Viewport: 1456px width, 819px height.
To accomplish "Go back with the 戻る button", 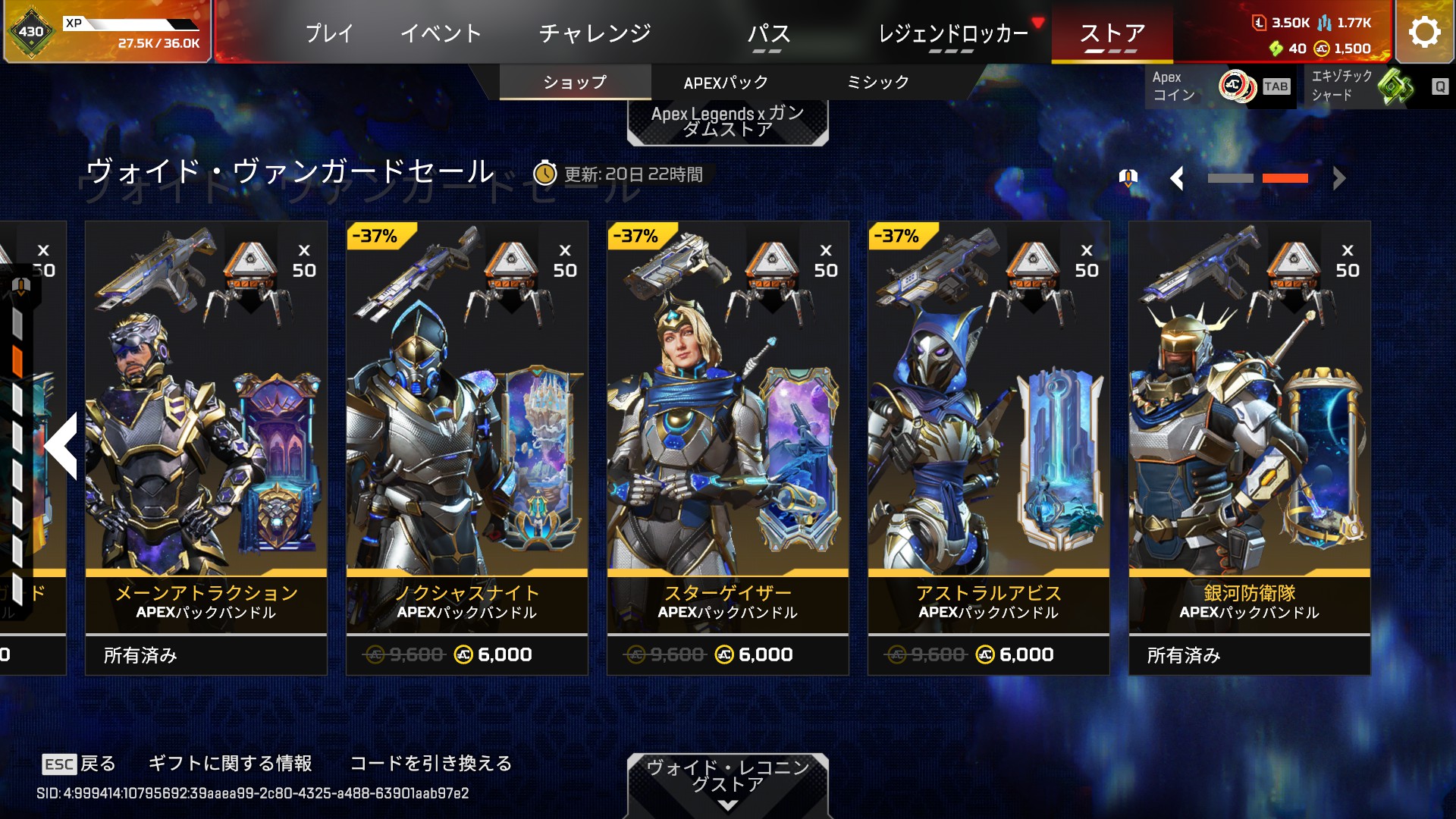I will coord(80,764).
